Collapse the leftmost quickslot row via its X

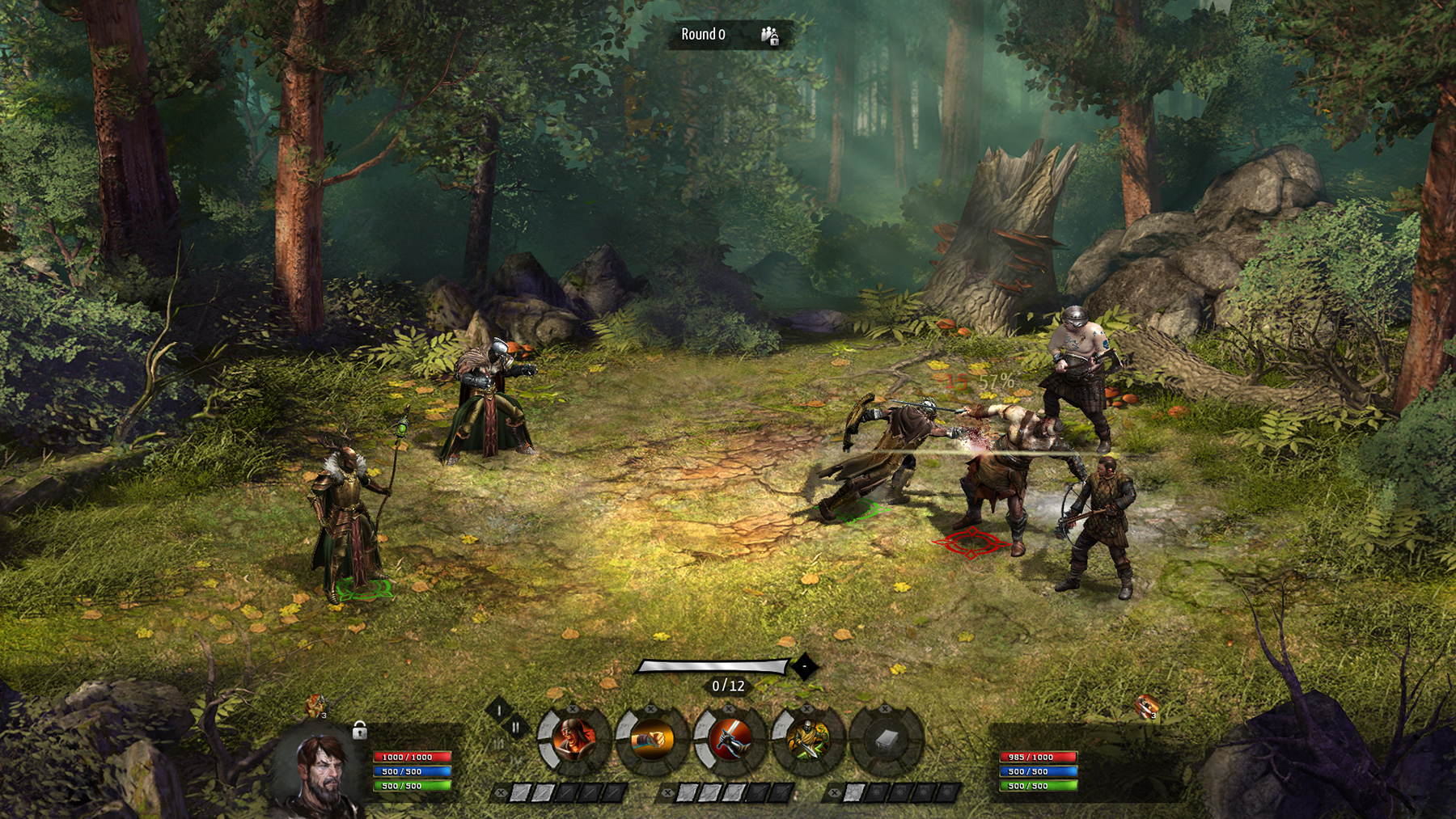click(x=501, y=793)
